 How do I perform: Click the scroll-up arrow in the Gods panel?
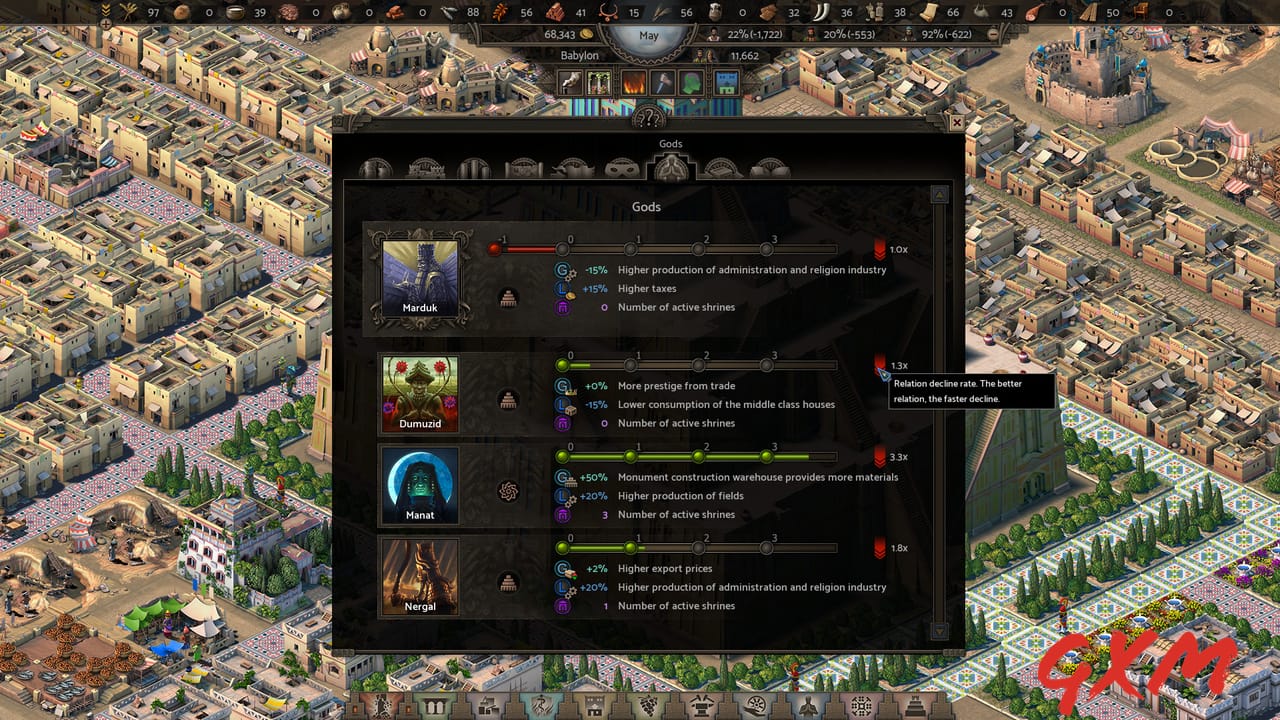pyautogui.click(x=939, y=194)
